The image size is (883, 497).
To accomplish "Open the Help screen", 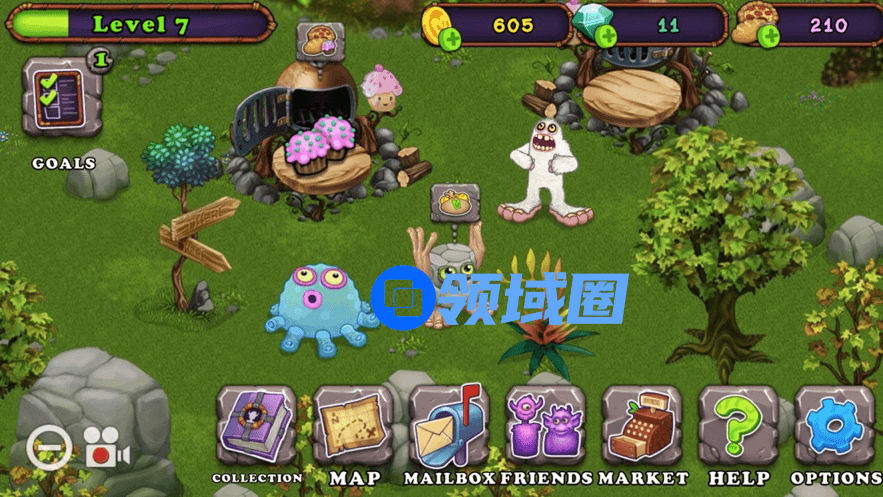I will (738, 427).
